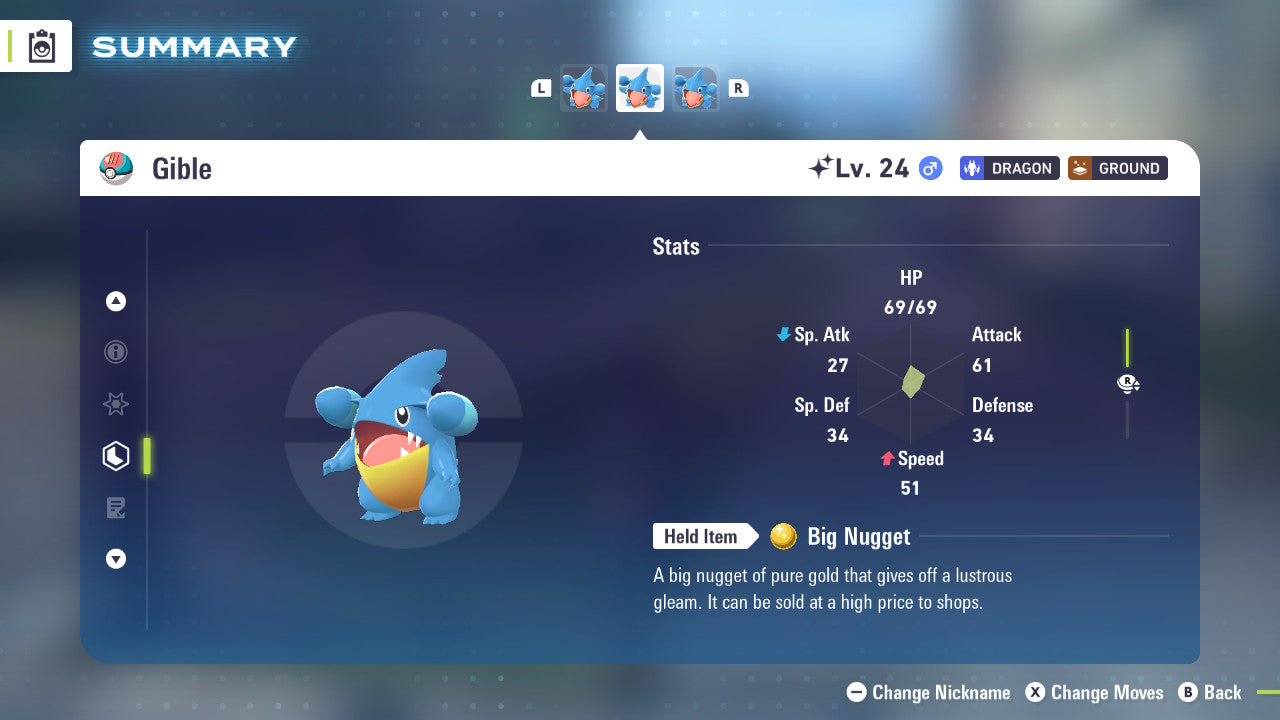Select the next Gible thumbnail on the right
The height and width of the screenshot is (720, 1280).
[x=695, y=88]
